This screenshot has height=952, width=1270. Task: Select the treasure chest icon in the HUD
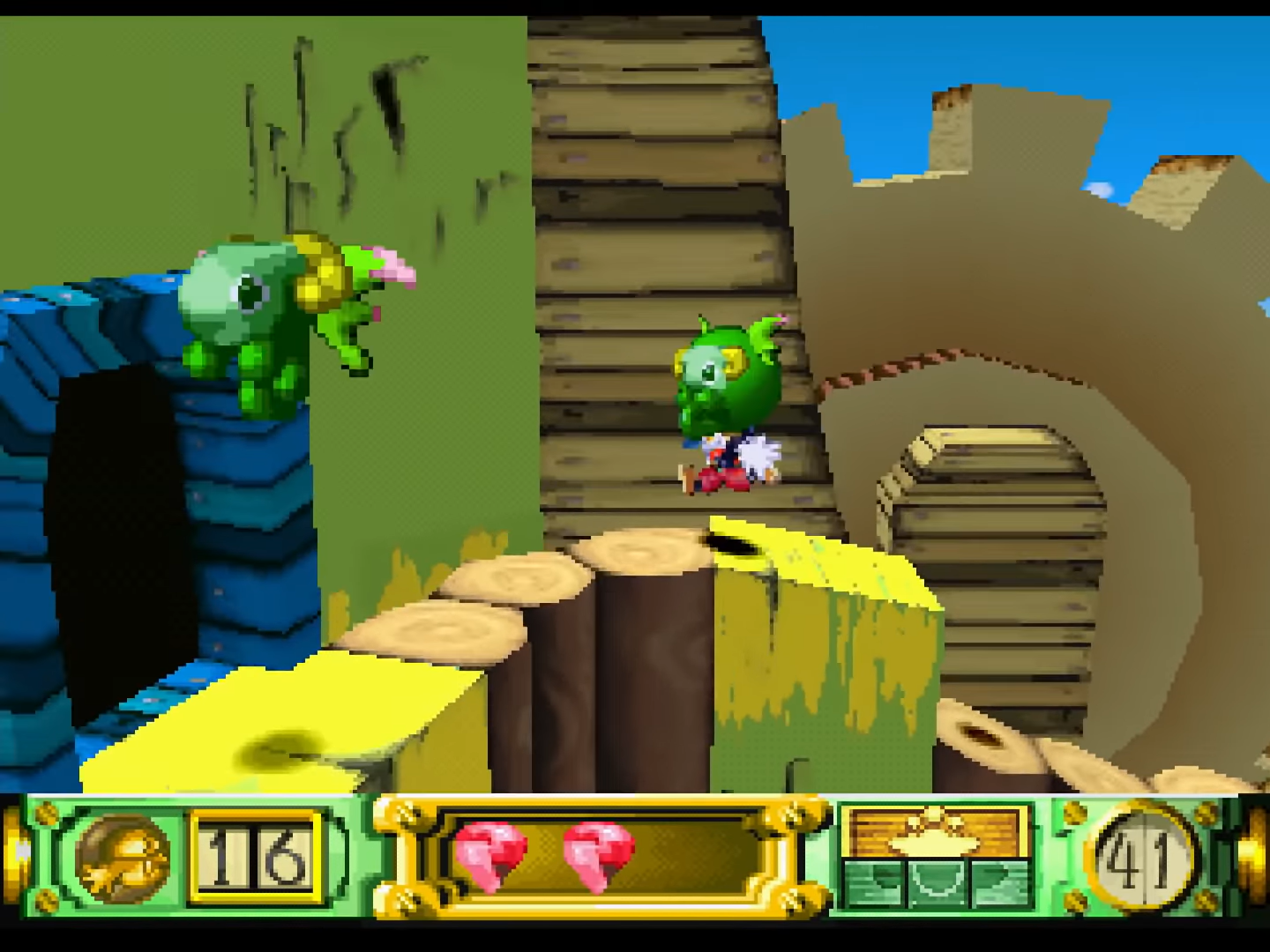(936, 832)
